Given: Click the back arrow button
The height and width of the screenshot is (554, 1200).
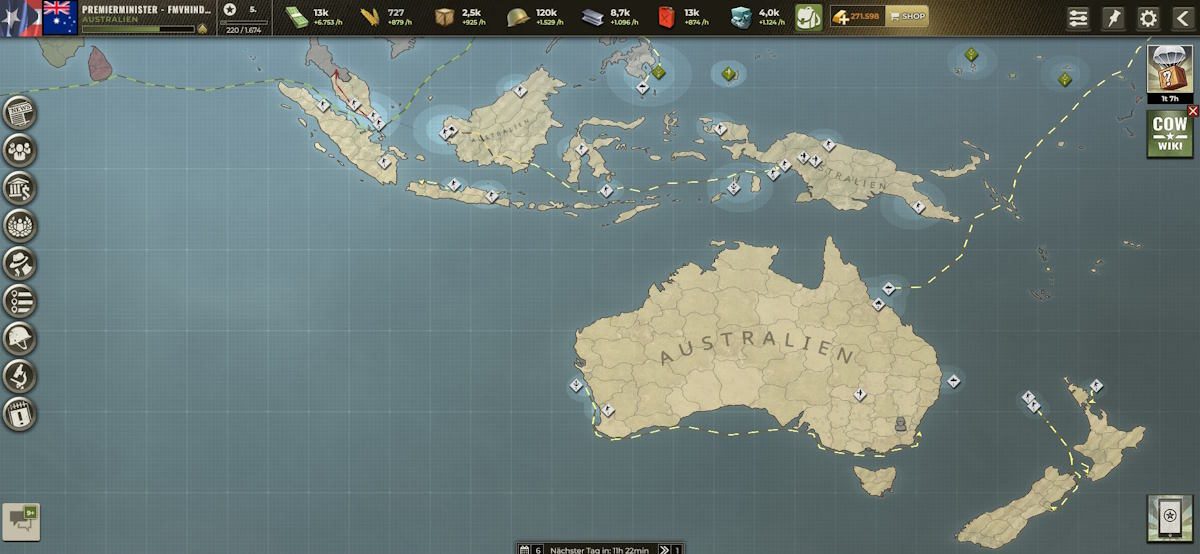Looking at the screenshot, I should click(1181, 18).
